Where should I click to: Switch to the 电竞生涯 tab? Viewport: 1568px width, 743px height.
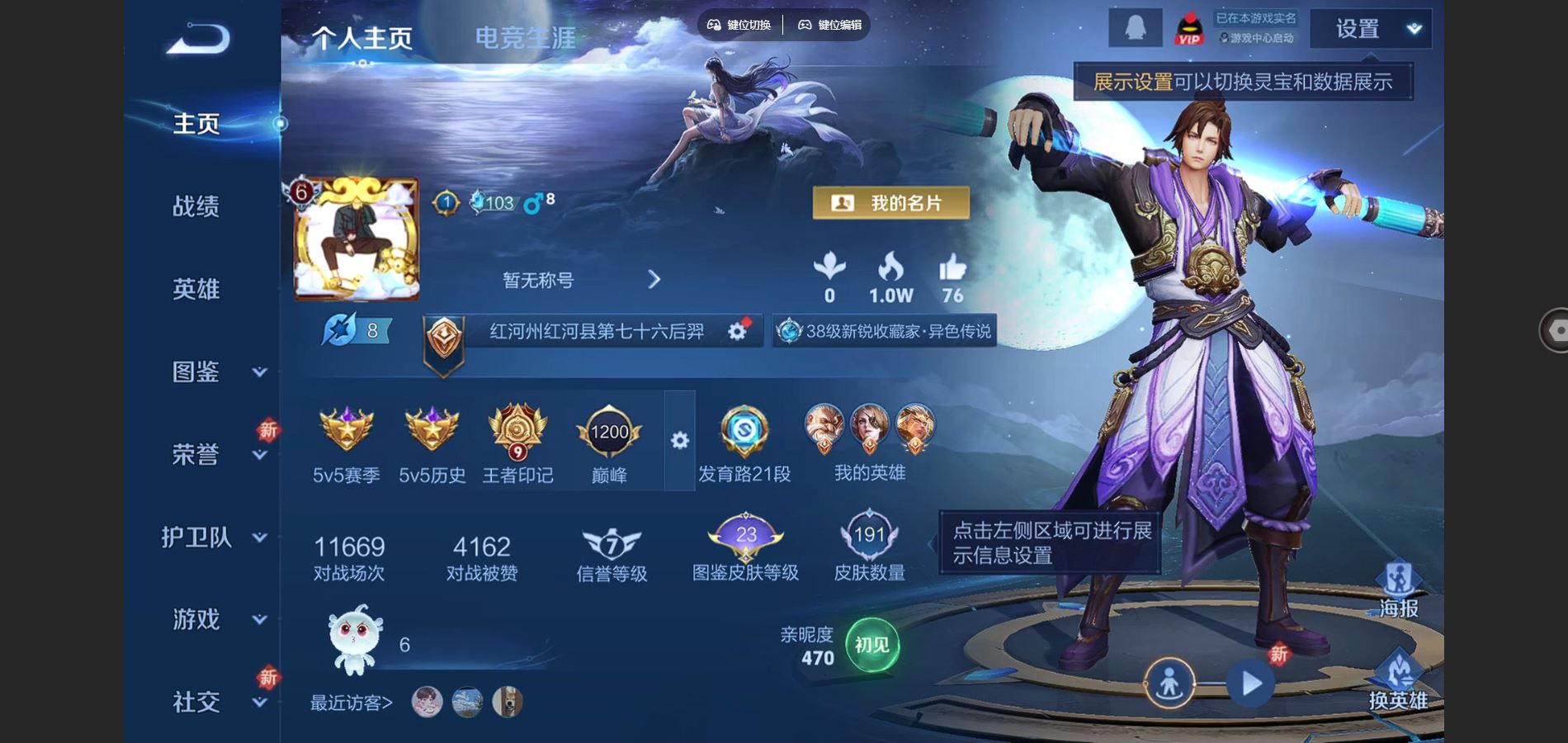point(525,38)
